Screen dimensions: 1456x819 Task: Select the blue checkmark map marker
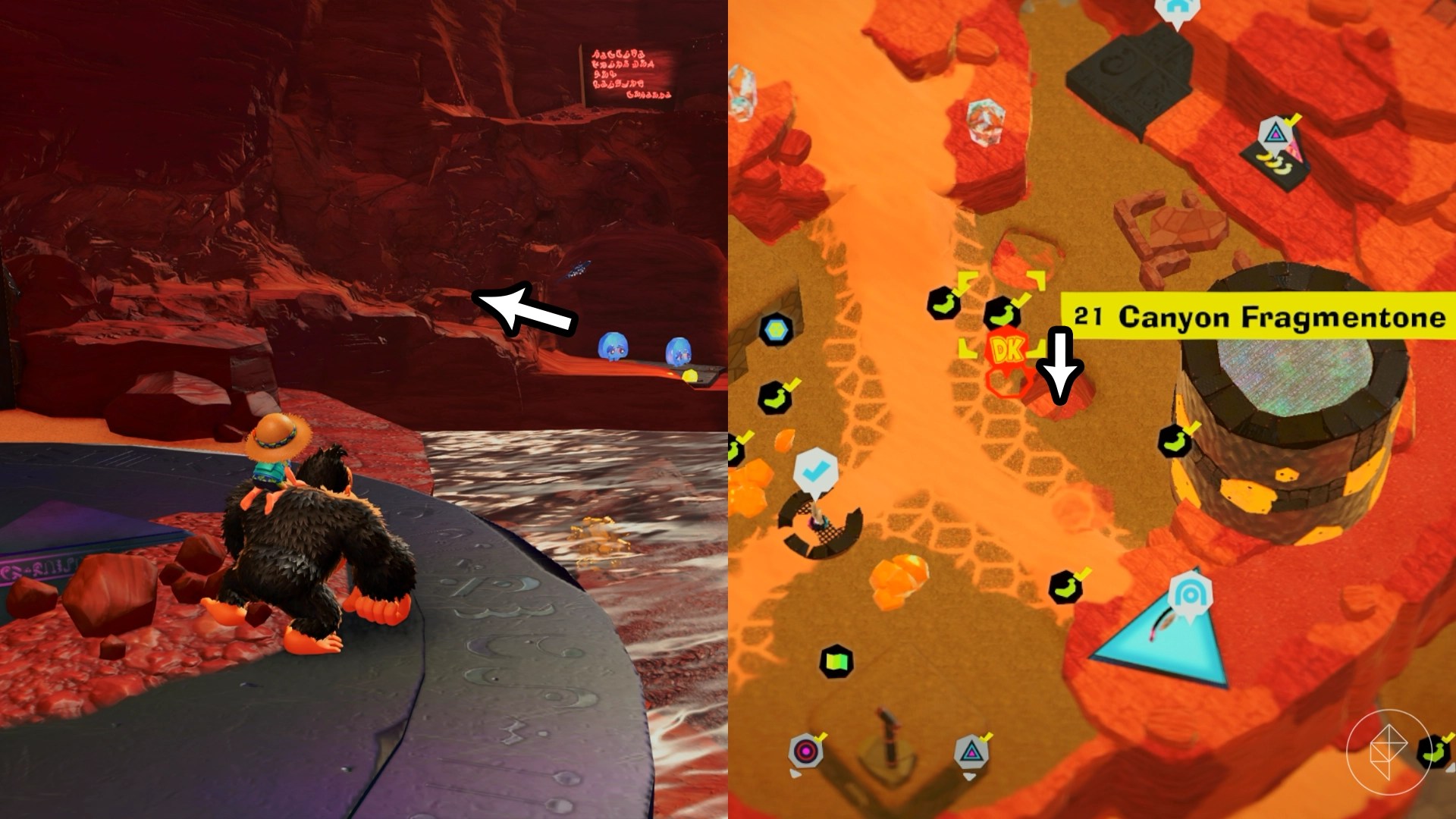click(x=814, y=472)
